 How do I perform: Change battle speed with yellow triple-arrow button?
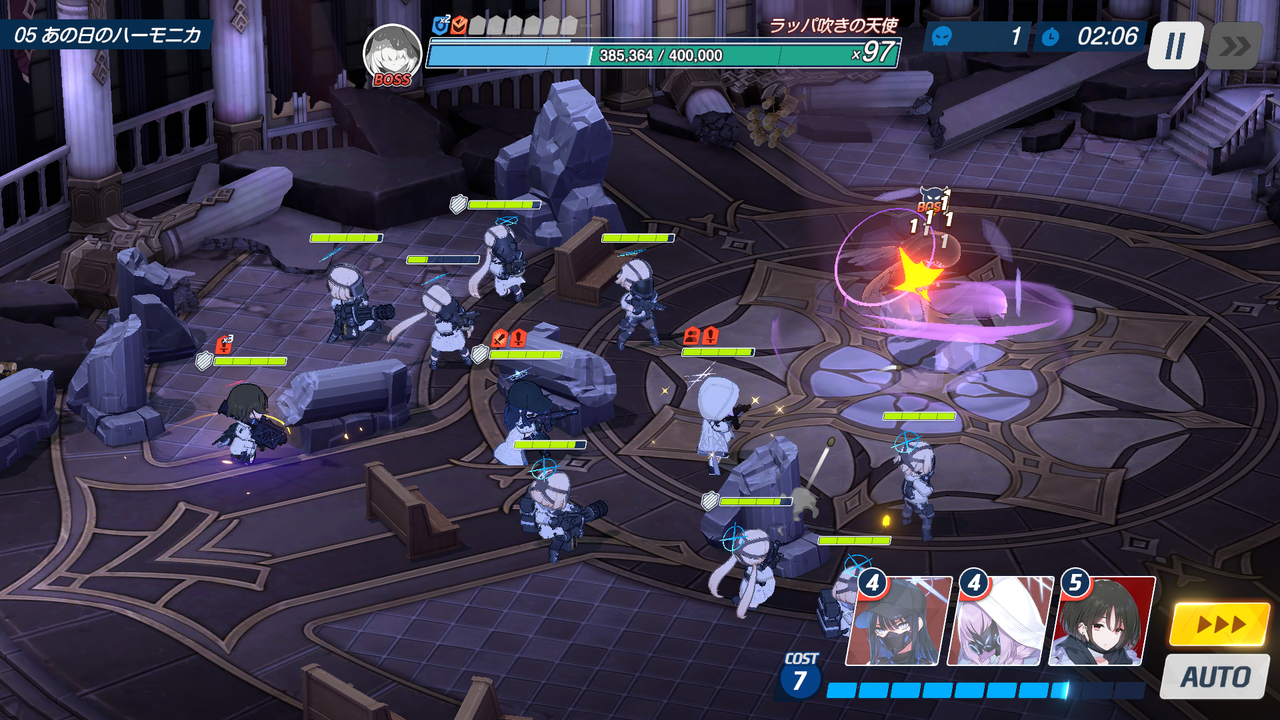pos(1220,625)
